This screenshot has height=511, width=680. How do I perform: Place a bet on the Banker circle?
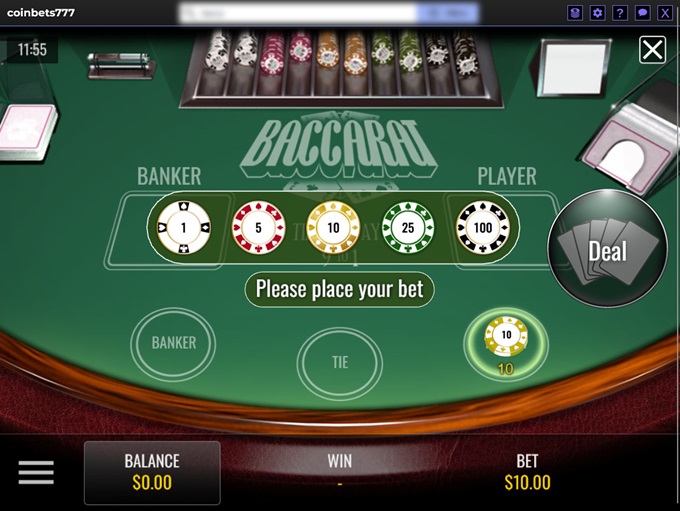point(173,343)
